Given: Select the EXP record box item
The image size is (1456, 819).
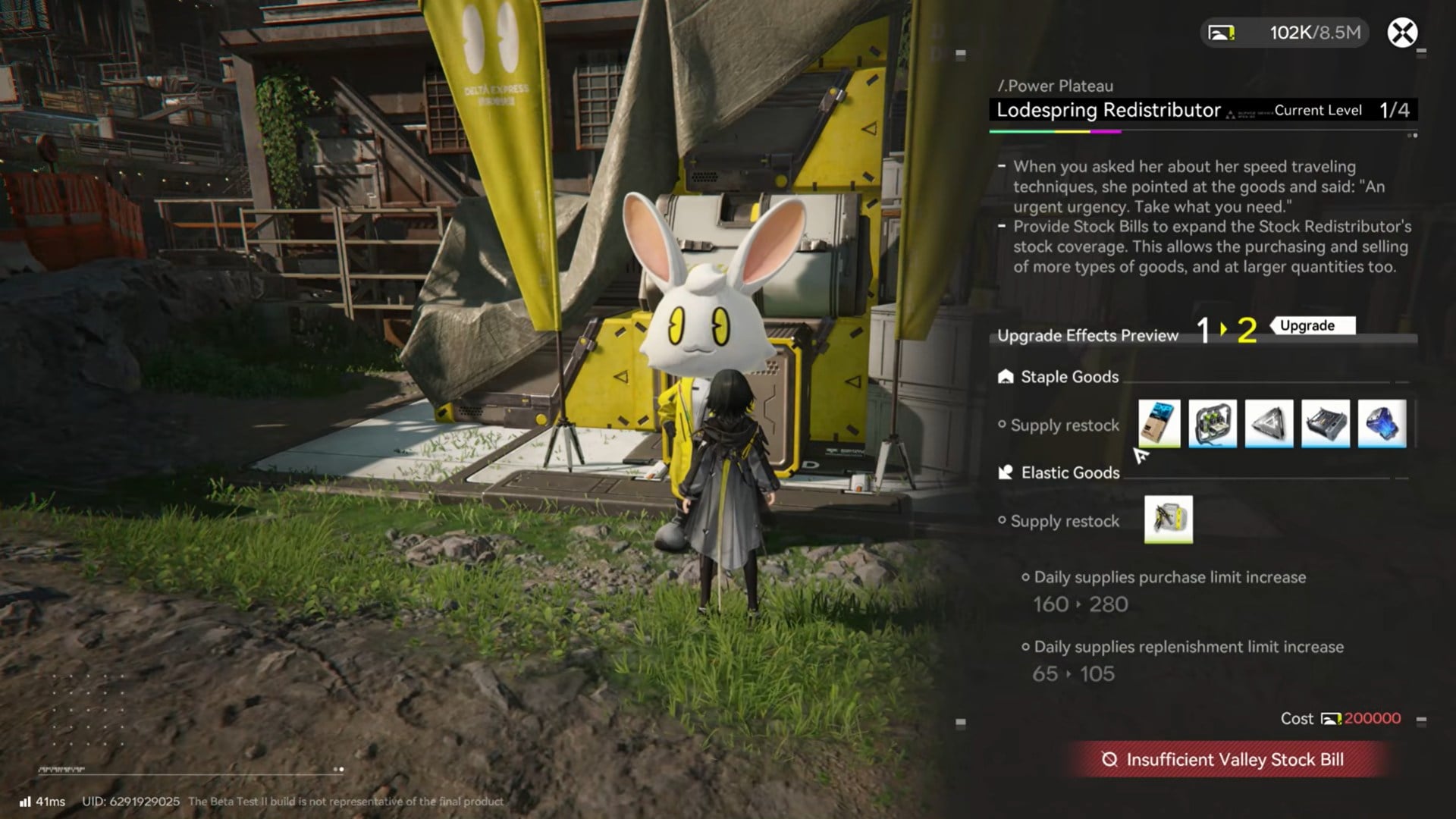Looking at the screenshot, I should pos(1159,423).
